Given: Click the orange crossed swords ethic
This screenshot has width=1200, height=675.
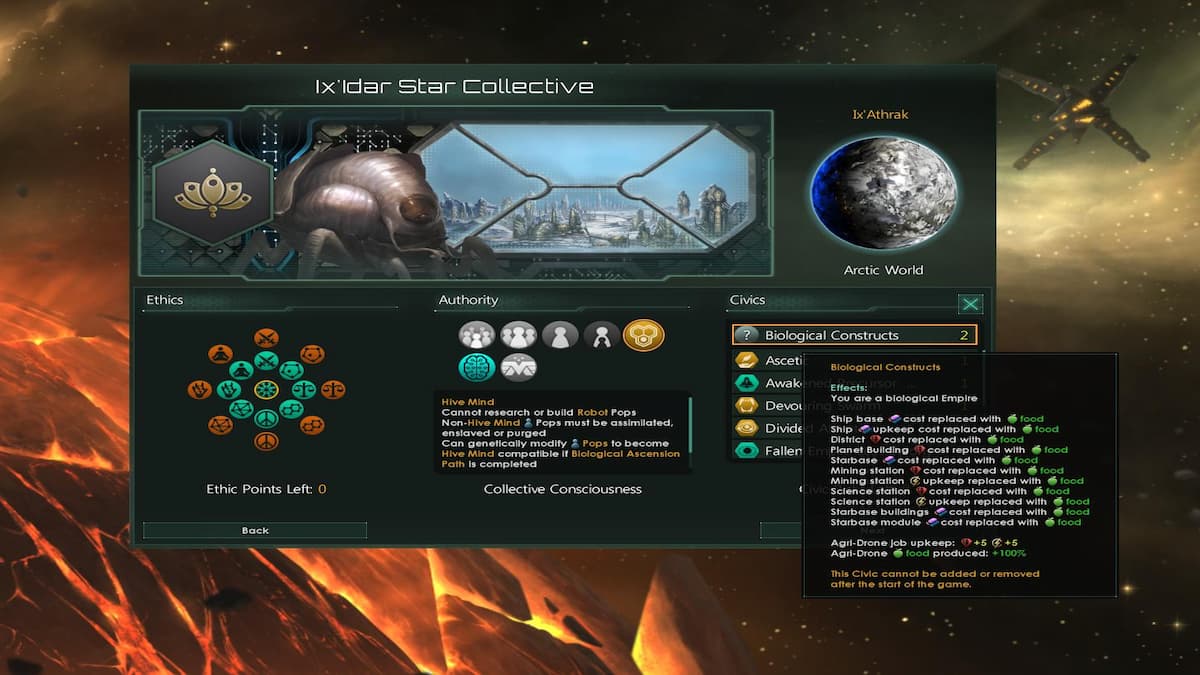Looking at the screenshot, I should tap(266, 339).
